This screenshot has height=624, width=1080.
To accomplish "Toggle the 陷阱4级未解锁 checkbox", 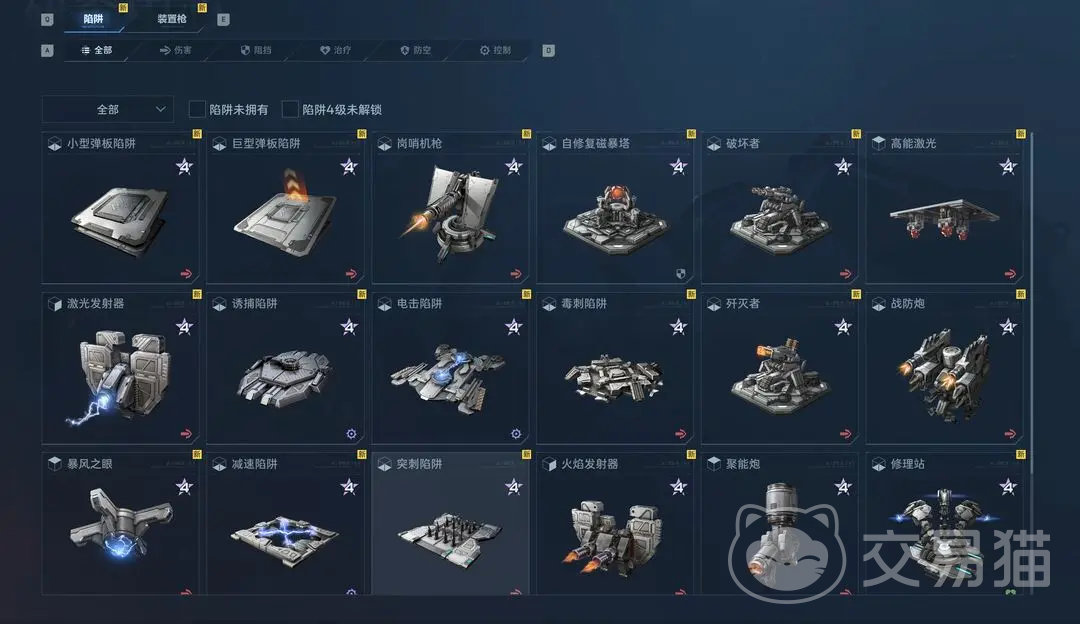I will 291,109.
